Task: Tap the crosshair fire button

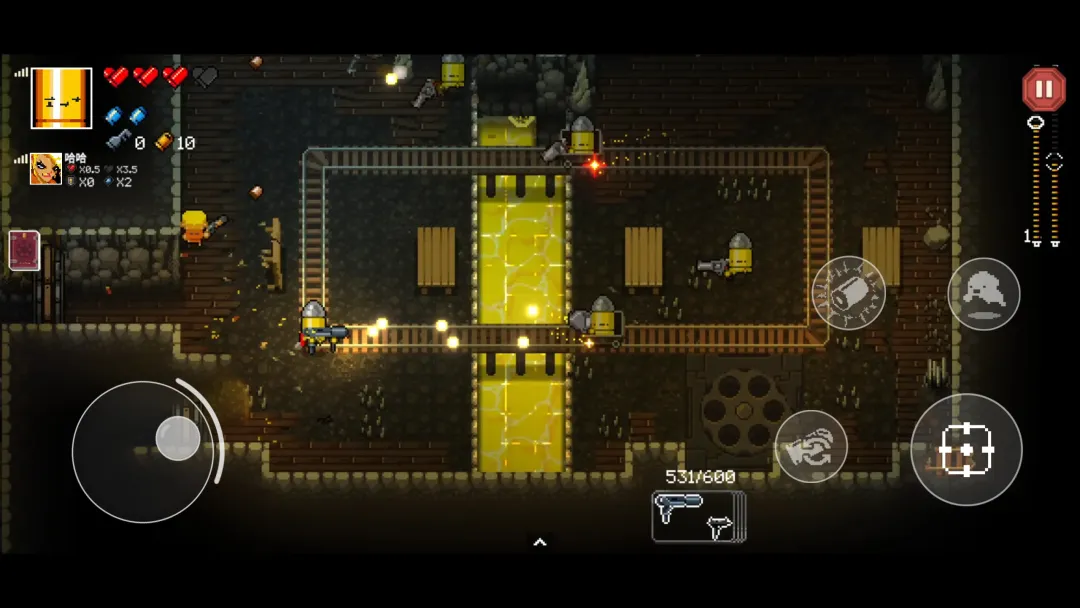Action: click(966, 450)
